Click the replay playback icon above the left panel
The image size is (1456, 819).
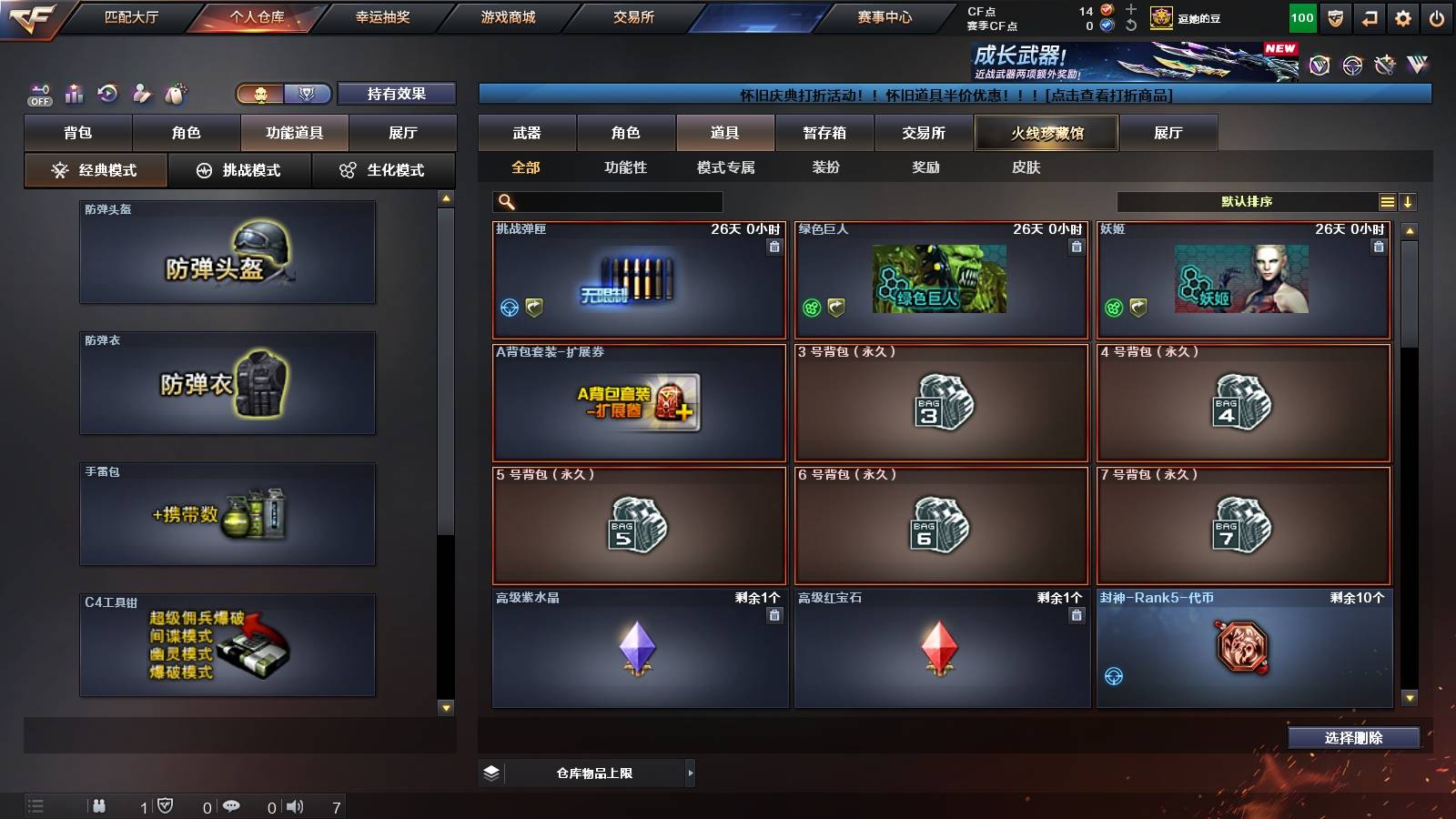pyautogui.click(x=107, y=94)
